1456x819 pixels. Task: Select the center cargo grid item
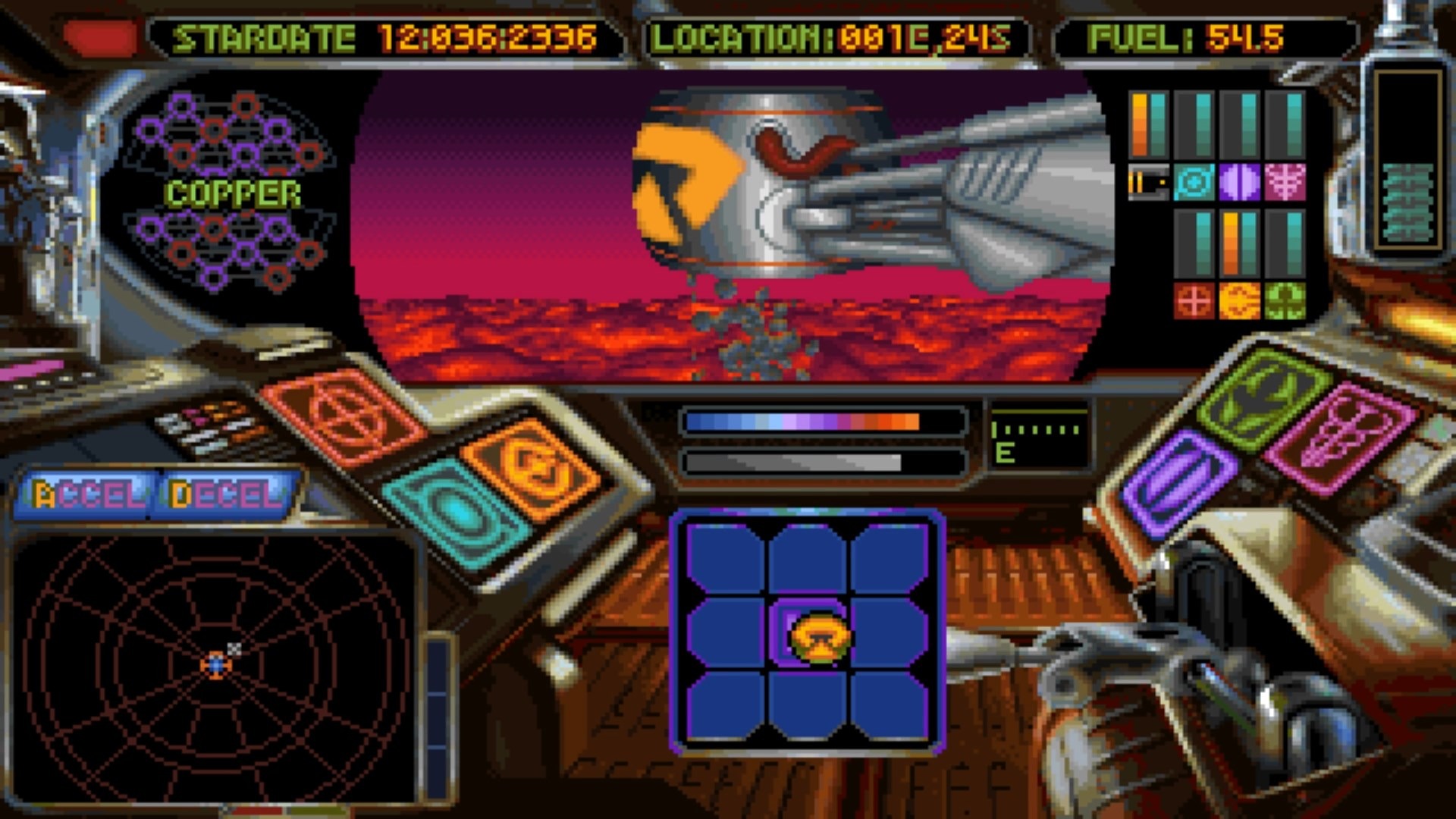808,634
